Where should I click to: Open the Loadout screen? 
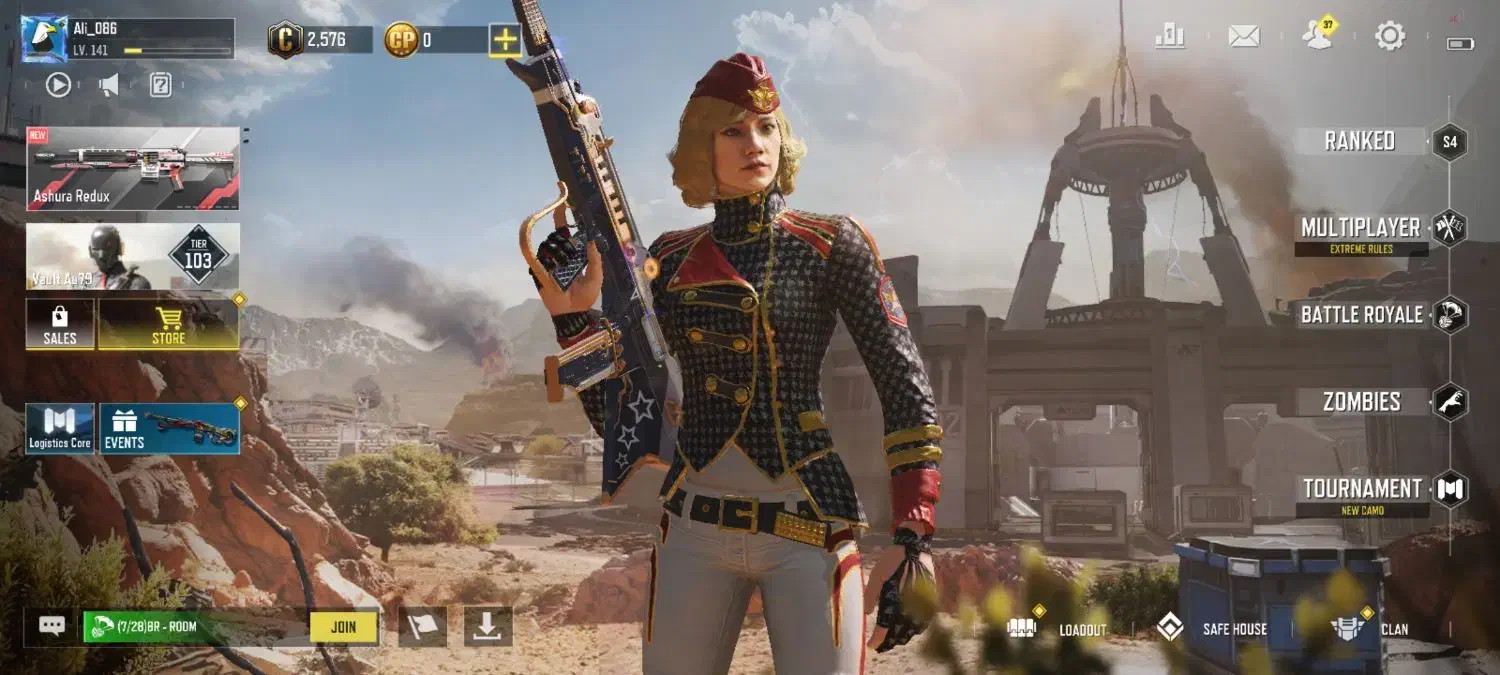(x=1058, y=629)
